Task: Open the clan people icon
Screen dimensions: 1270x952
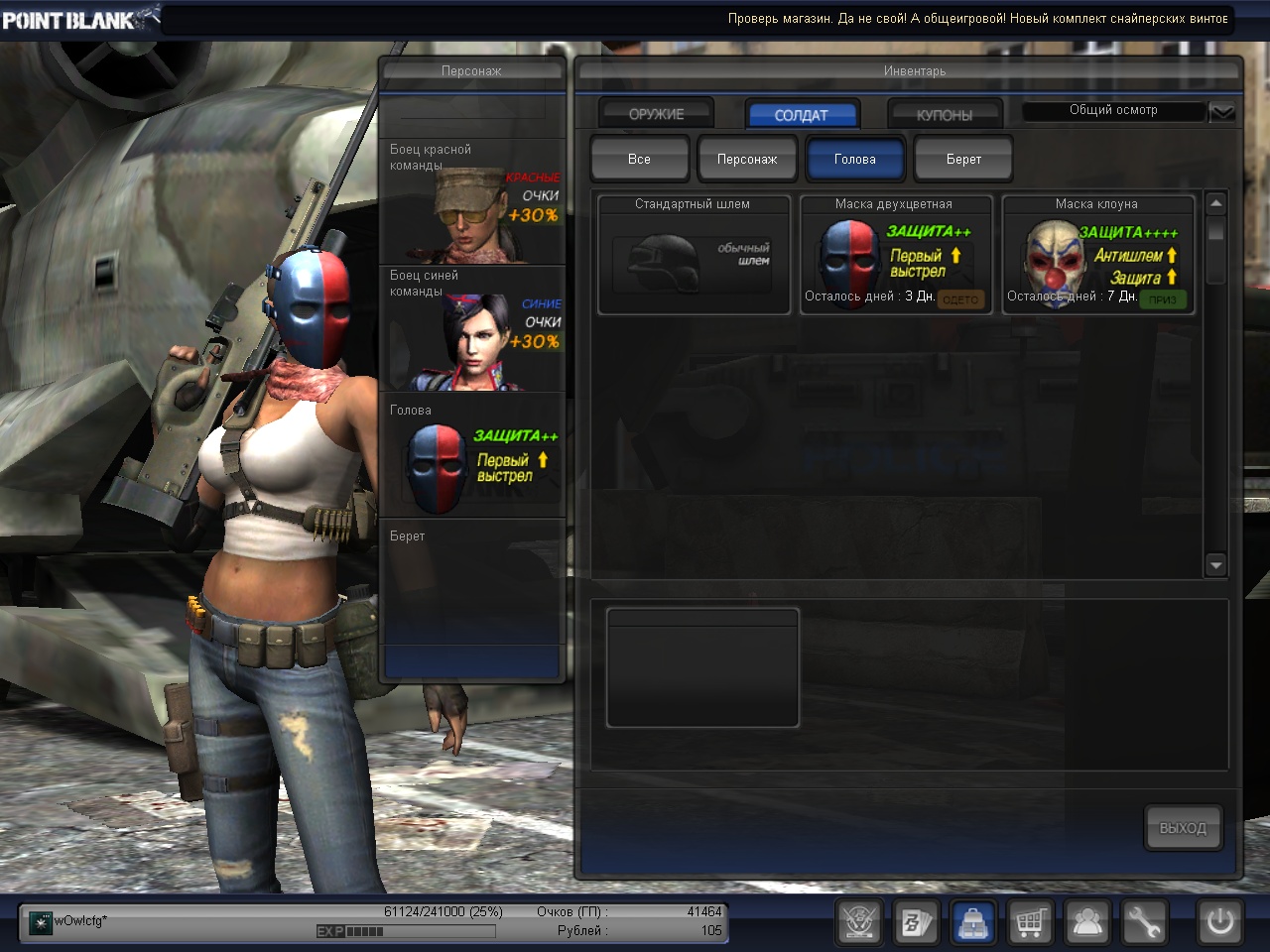Action: (x=1087, y=923)
